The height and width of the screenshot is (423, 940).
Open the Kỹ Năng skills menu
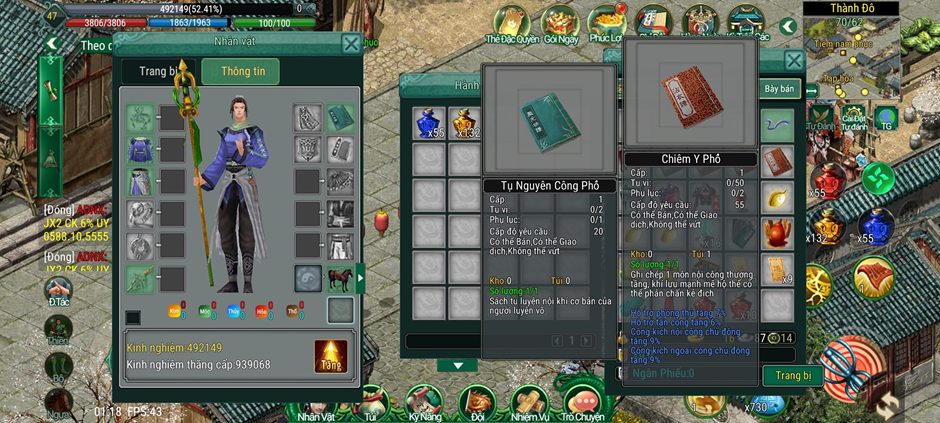[426, 405]
